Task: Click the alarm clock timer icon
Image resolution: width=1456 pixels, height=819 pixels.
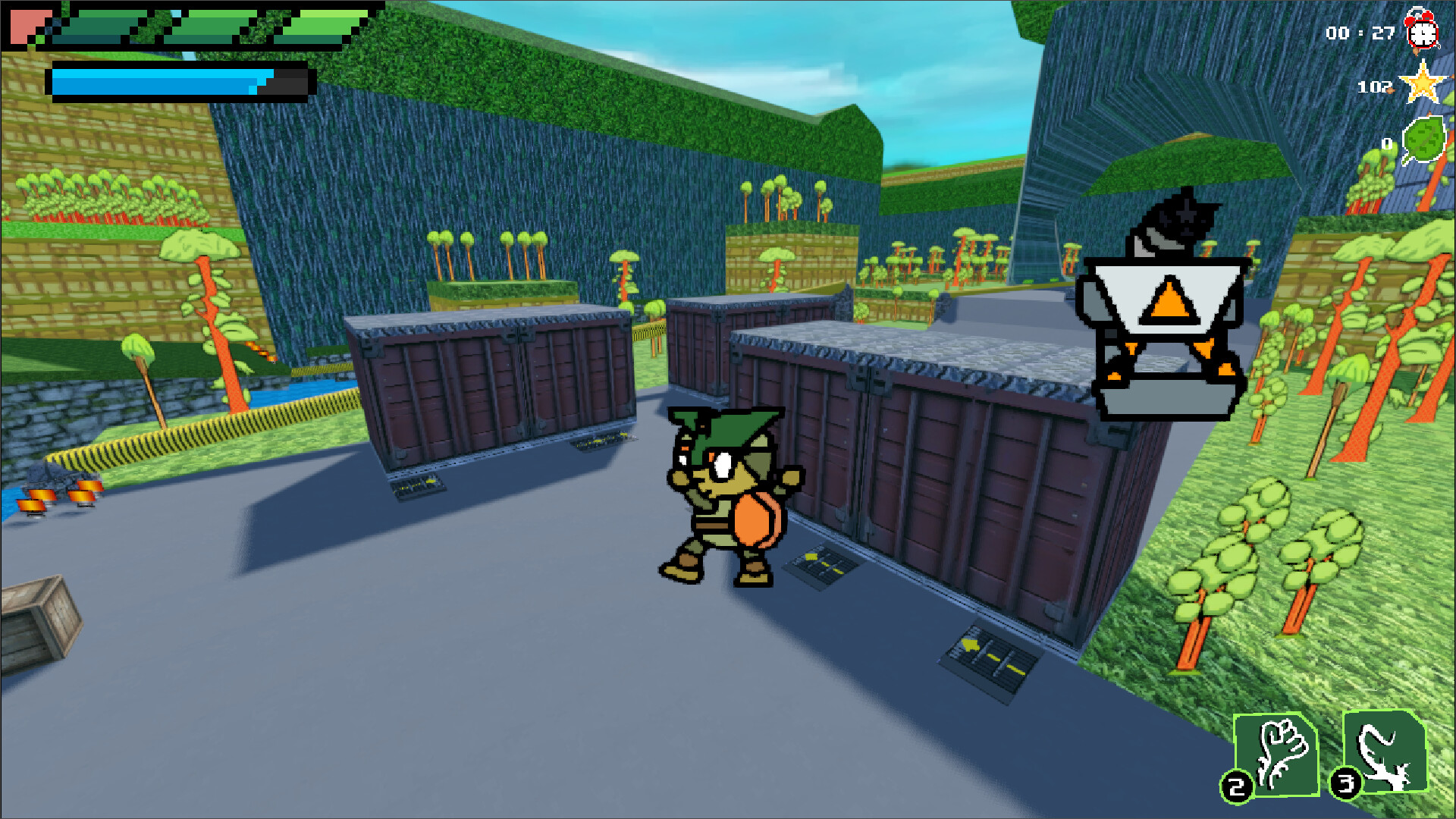Action: pos(1424,32)
